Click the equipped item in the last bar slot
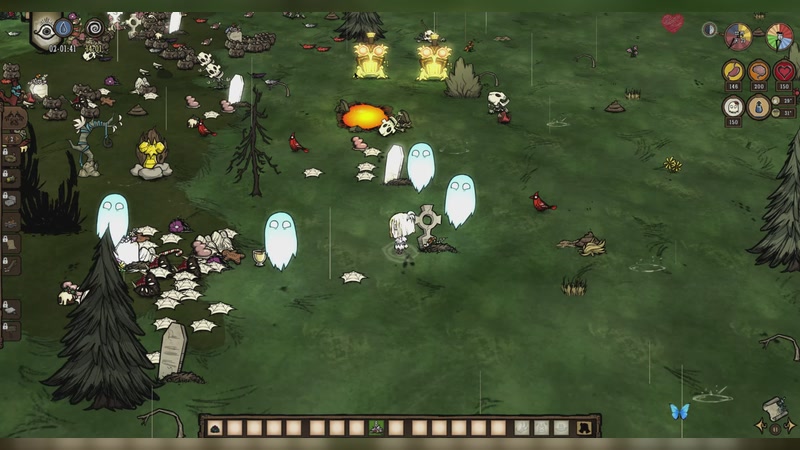 coord(584,428)
